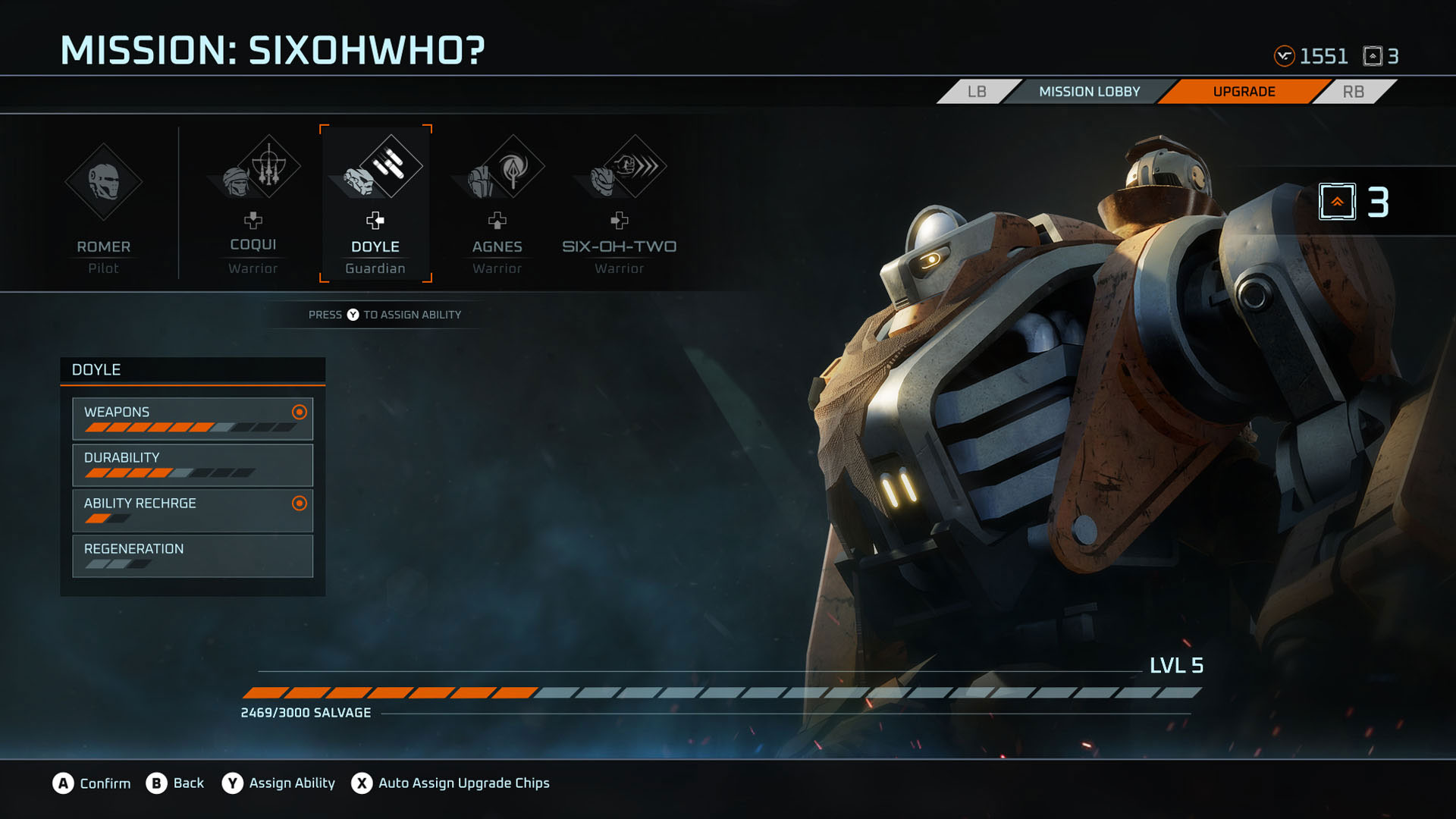Choose the Six-Oh-Two Warrior bot
Screen dimensions: 1456x819
point(619,205)
